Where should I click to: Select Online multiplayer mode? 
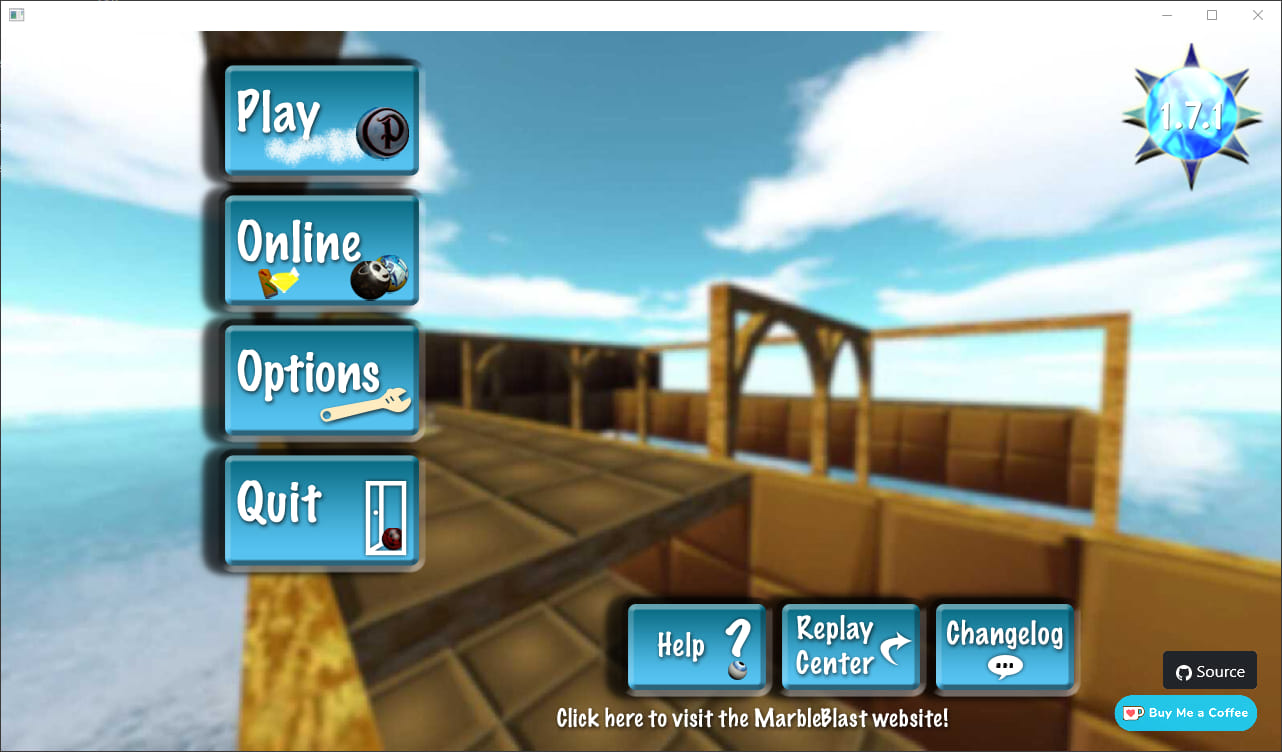(320, 250)
